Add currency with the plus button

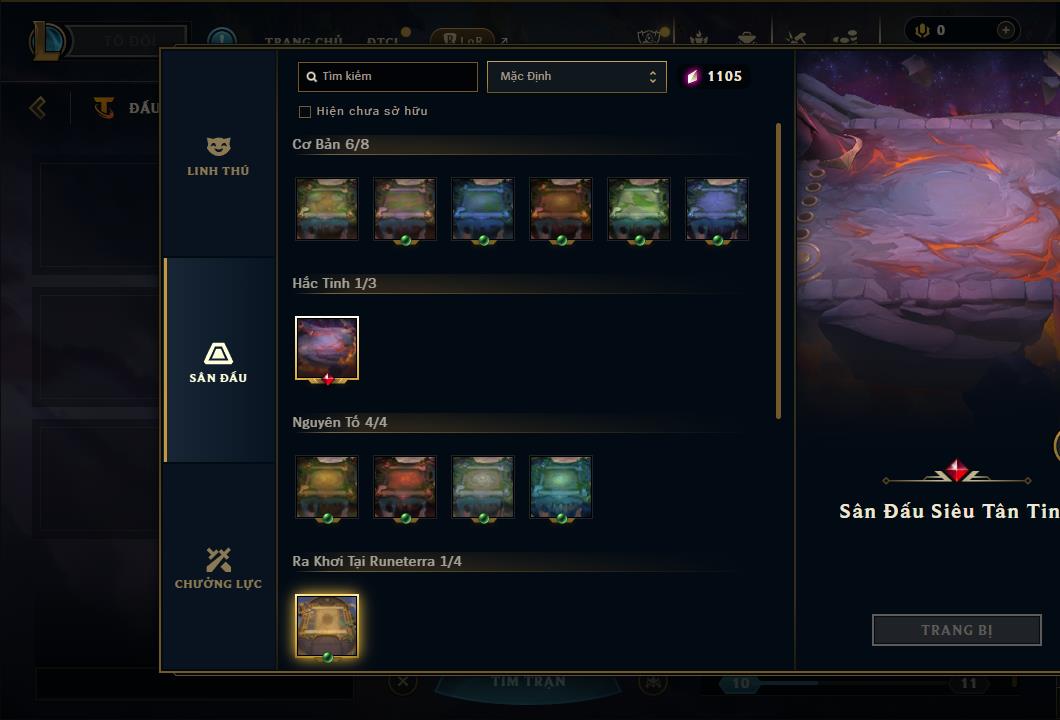1005,31
